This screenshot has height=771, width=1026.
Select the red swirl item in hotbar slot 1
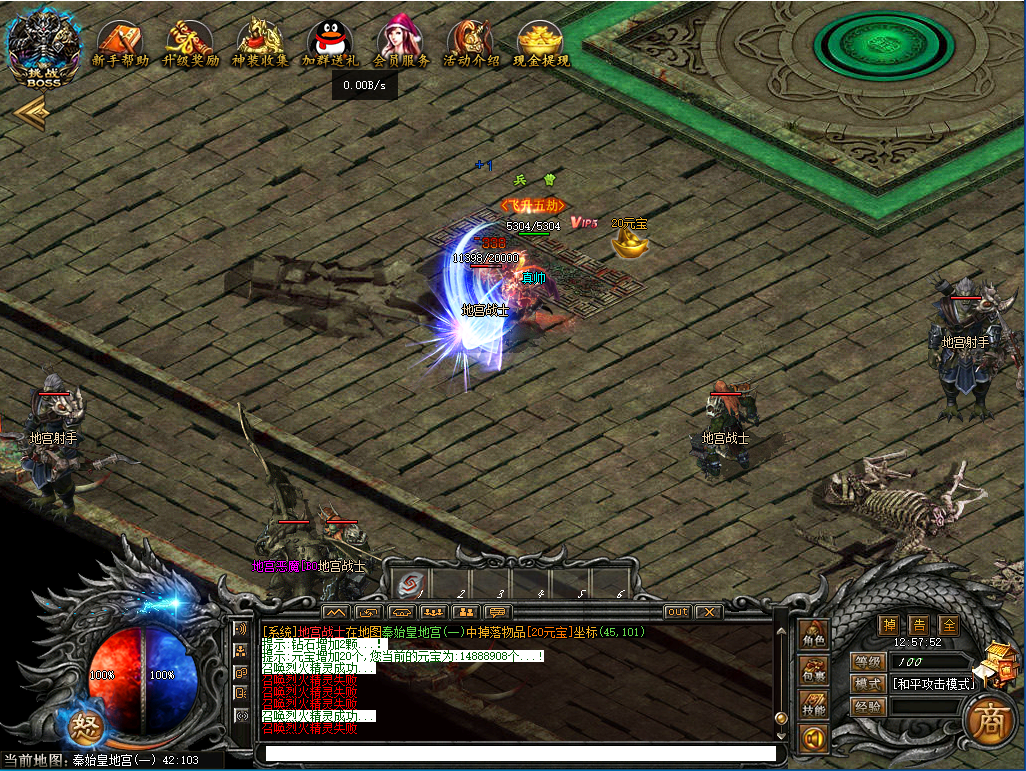click(x=408, y=584)
